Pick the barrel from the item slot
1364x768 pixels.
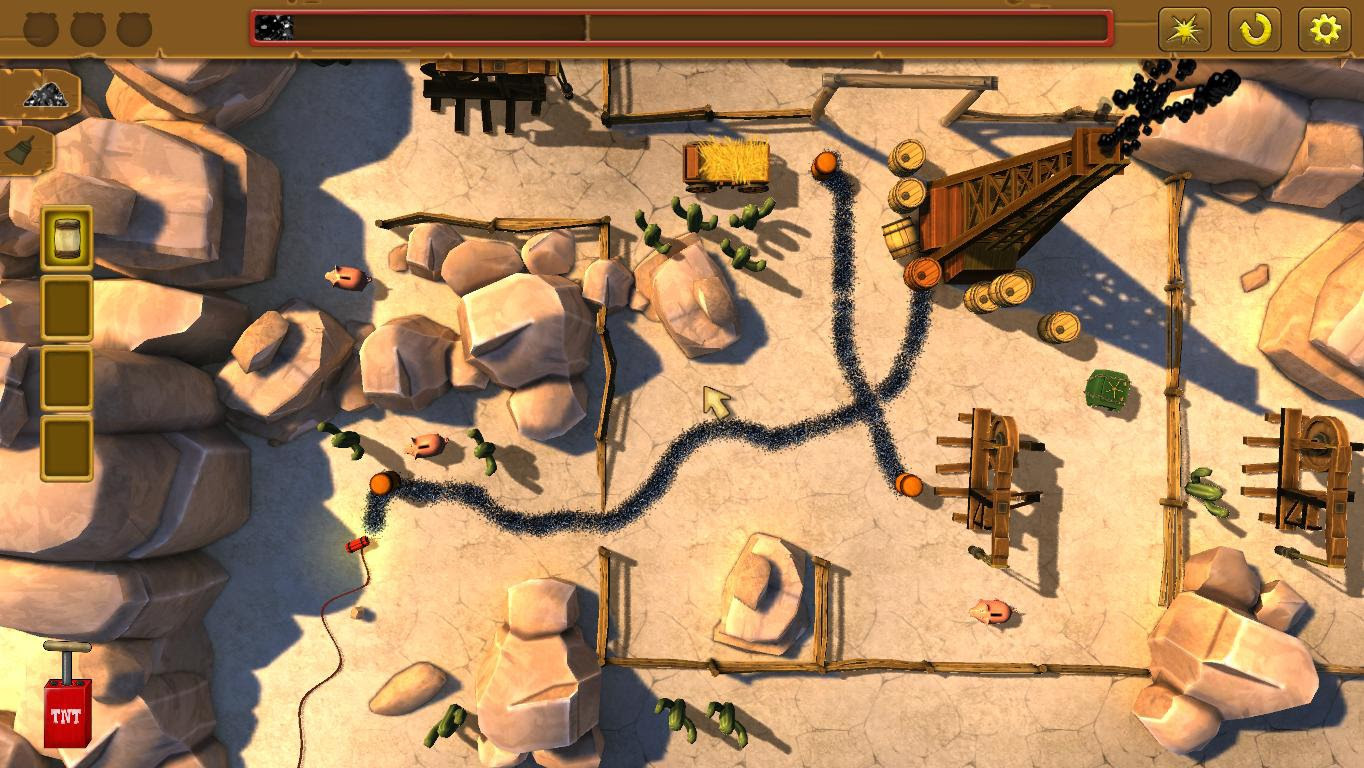(x=67, y=238)
